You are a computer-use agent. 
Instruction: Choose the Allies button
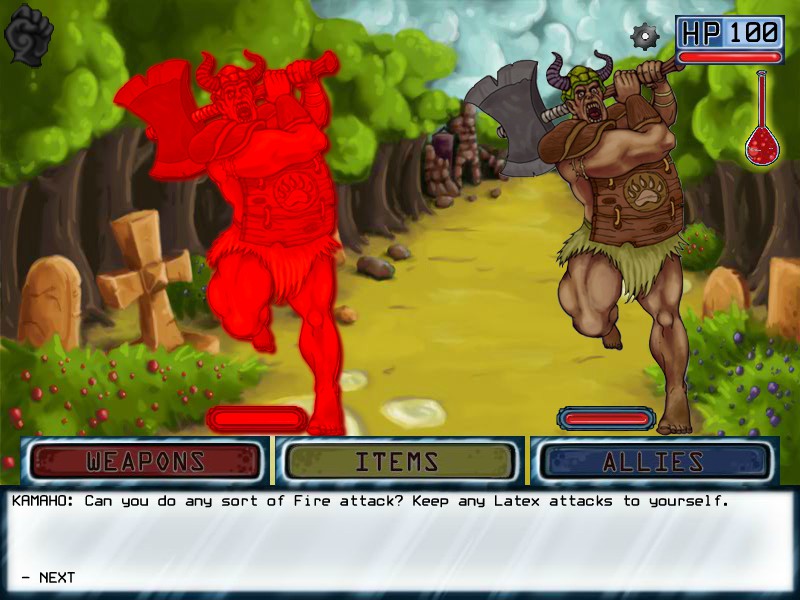pyautogui.click(x=653, y=462)
